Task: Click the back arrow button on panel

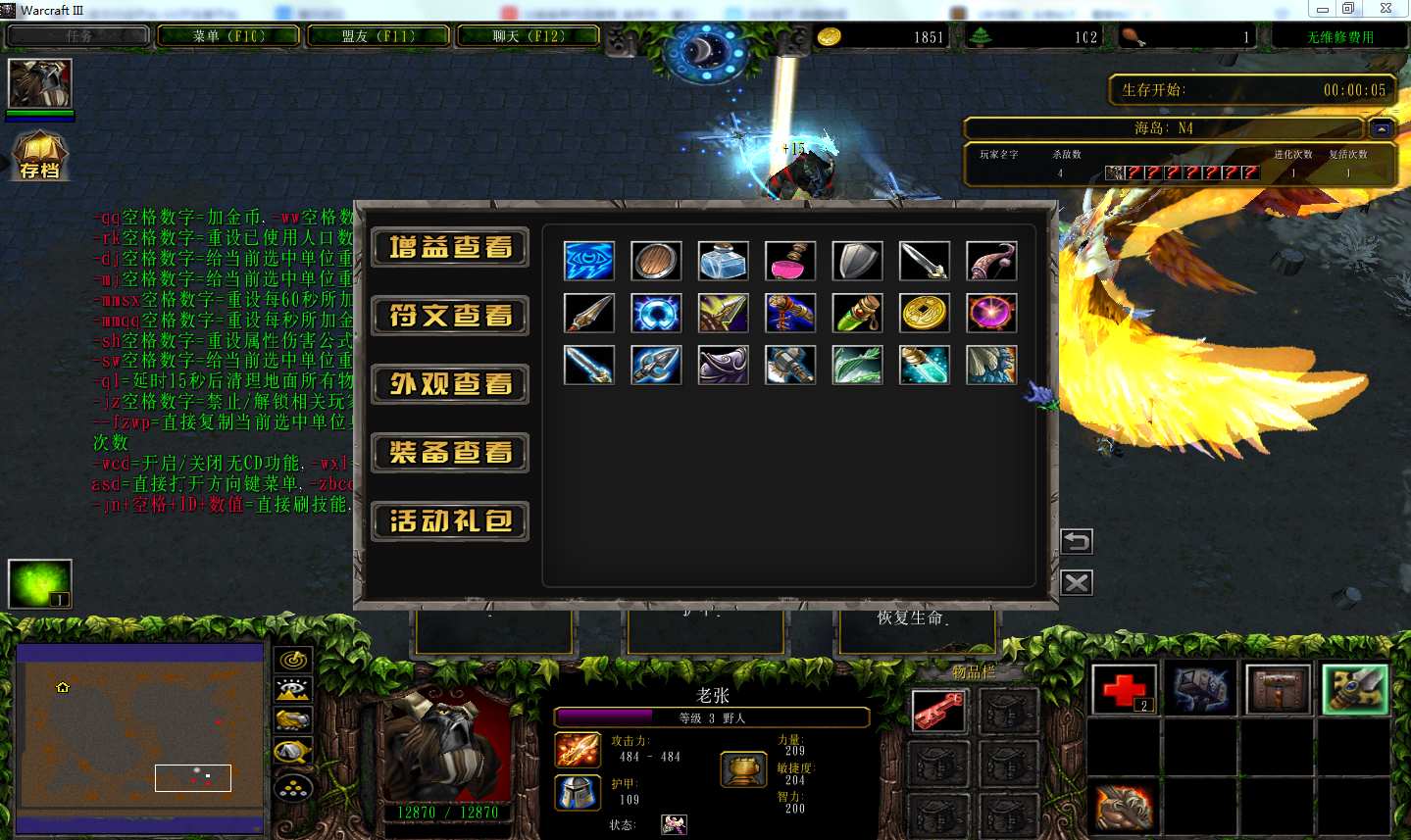Action: 1076,541
